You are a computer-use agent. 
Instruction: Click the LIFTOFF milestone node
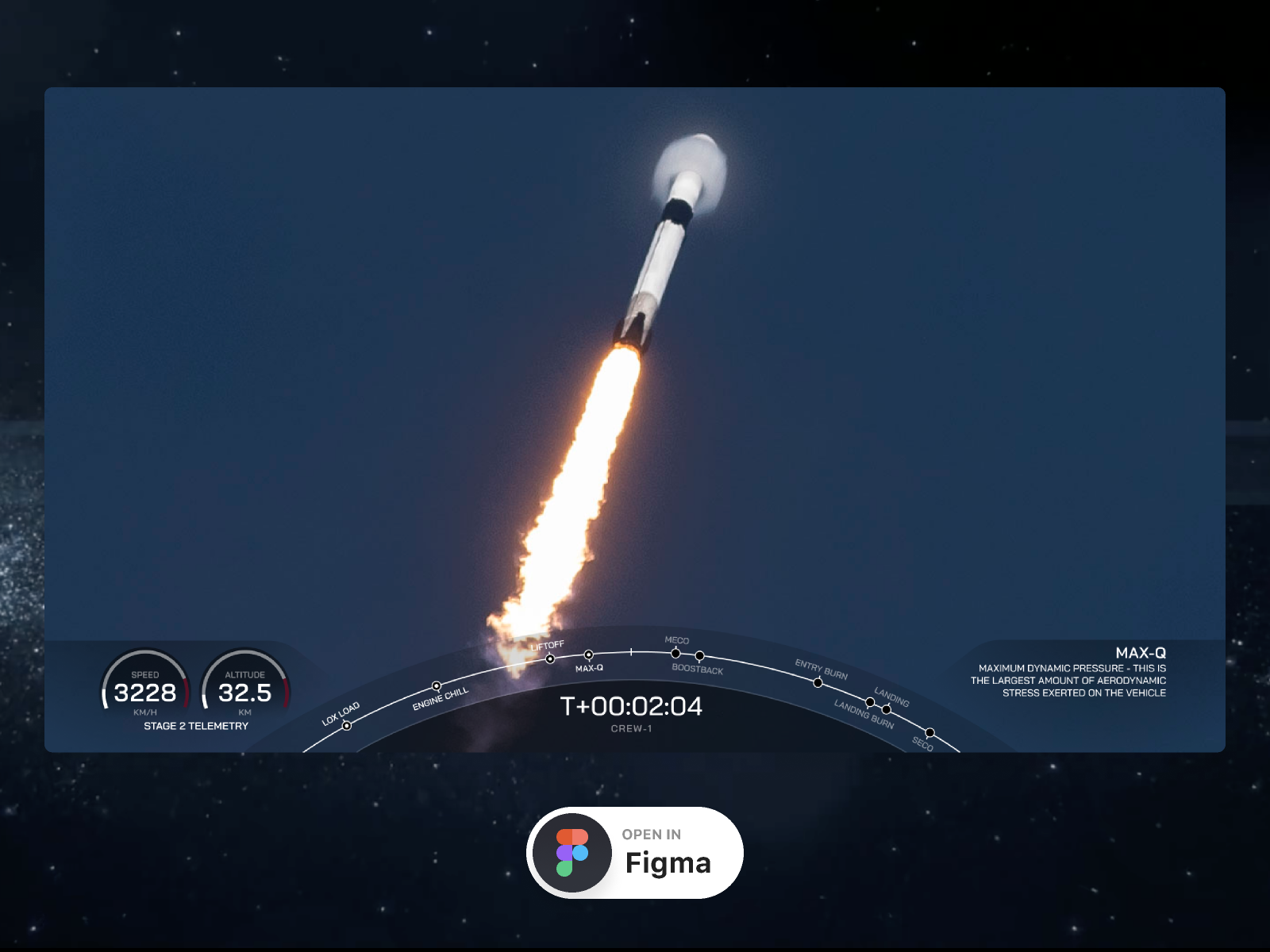click(x=550, y=658)
